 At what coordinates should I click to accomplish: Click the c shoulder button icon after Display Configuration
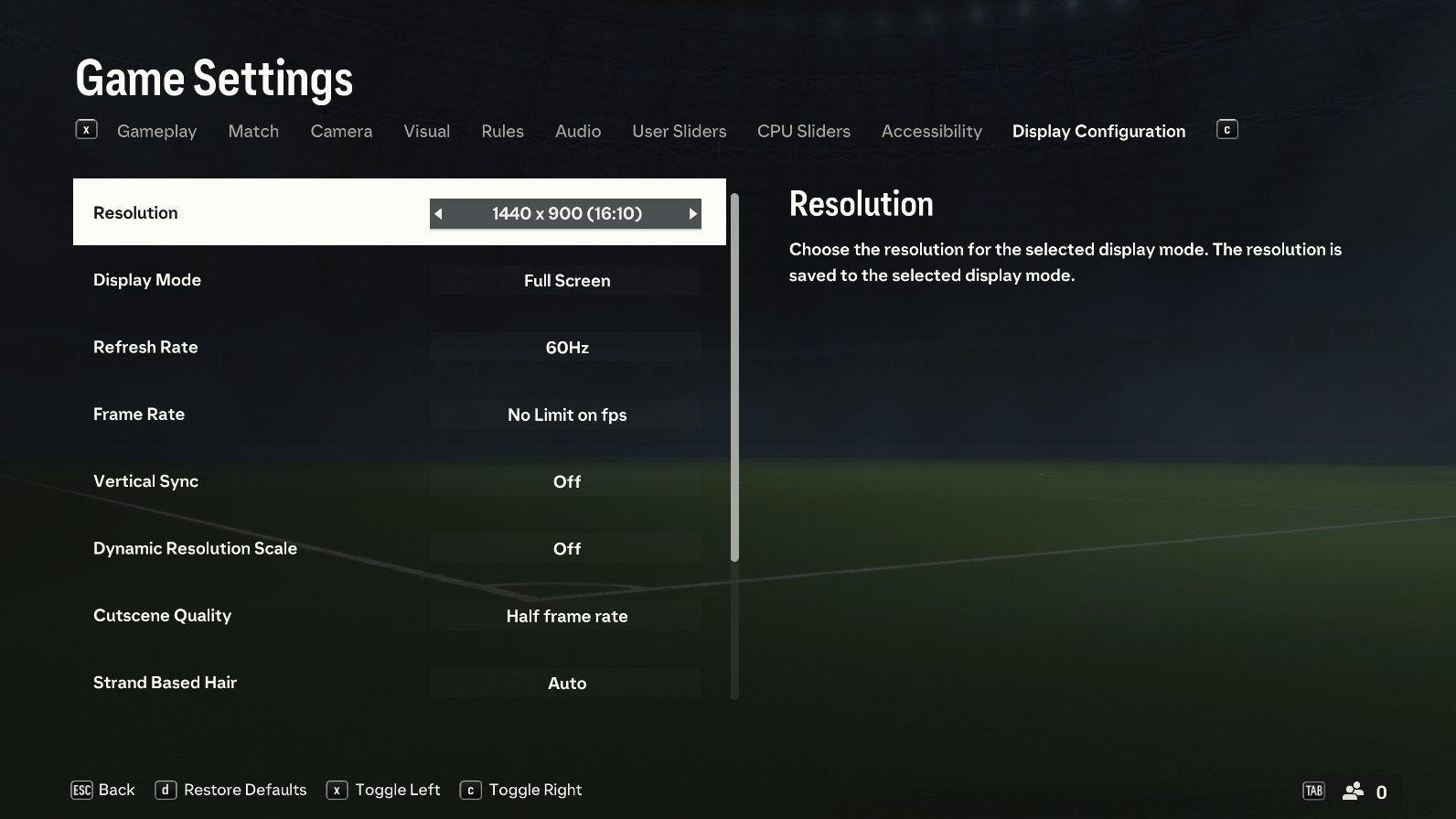click(1226, 129)
